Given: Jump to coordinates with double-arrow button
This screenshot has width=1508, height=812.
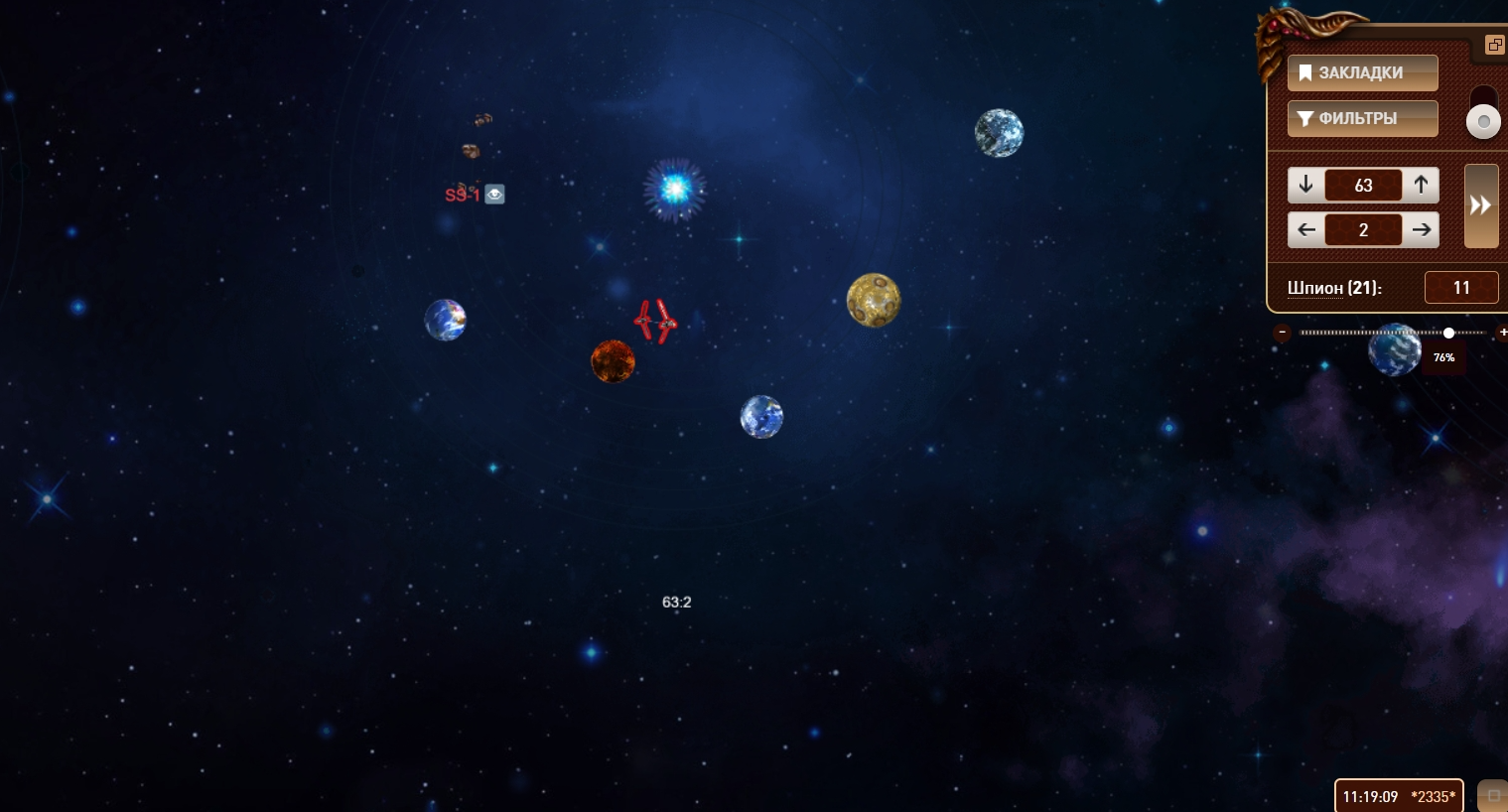Looking at the screenshot, I should pos(1481,205).
